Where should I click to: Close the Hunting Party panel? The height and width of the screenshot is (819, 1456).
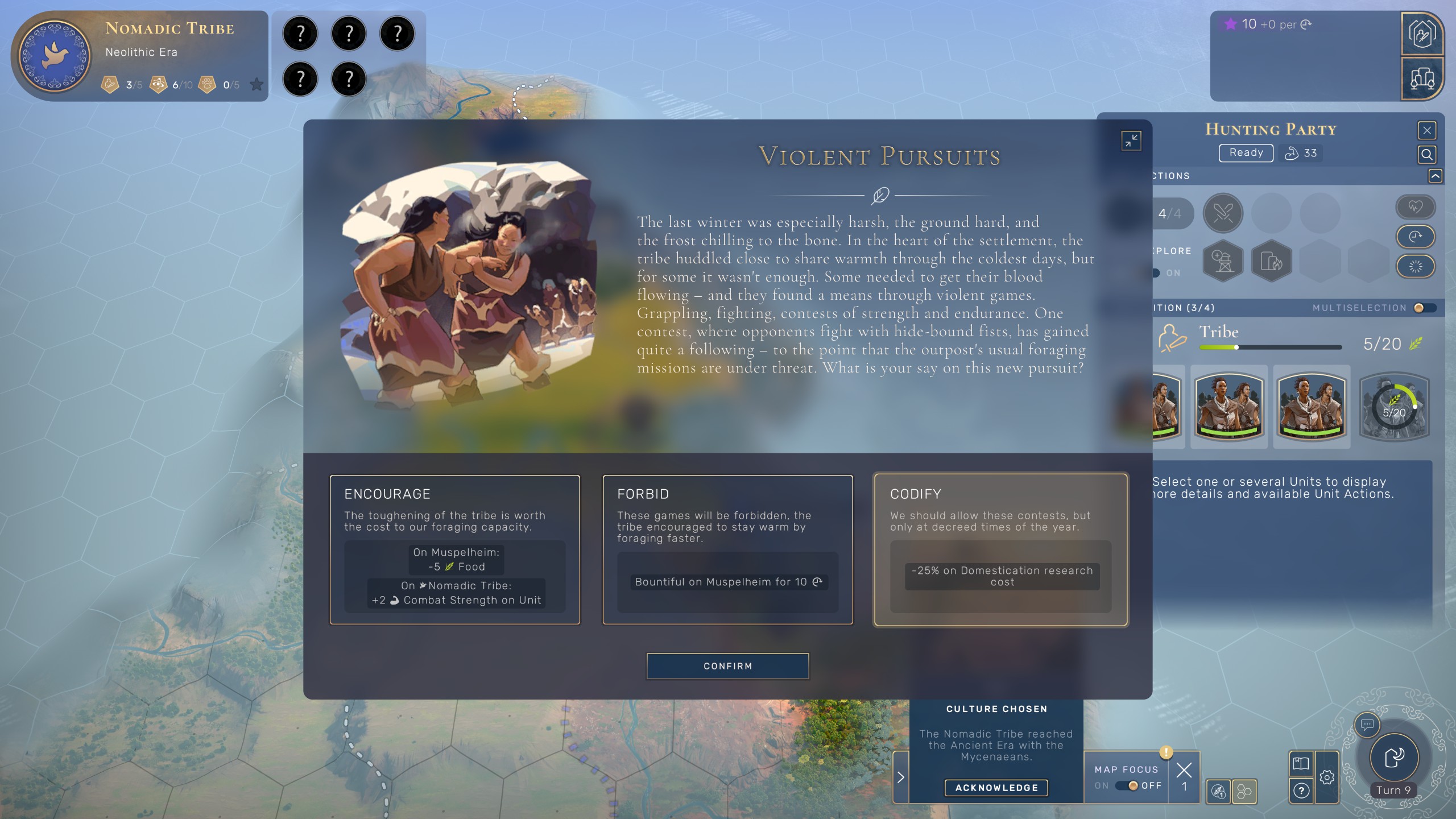click(1427, 130)
